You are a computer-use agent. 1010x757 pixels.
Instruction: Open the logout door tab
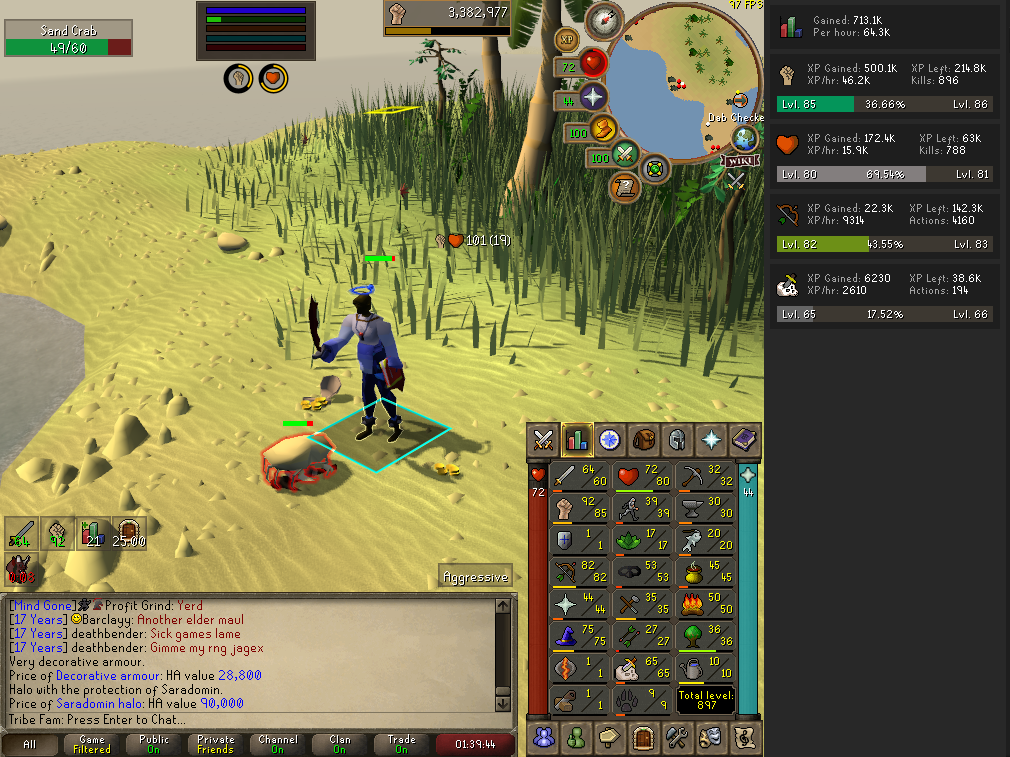(643, 738)
